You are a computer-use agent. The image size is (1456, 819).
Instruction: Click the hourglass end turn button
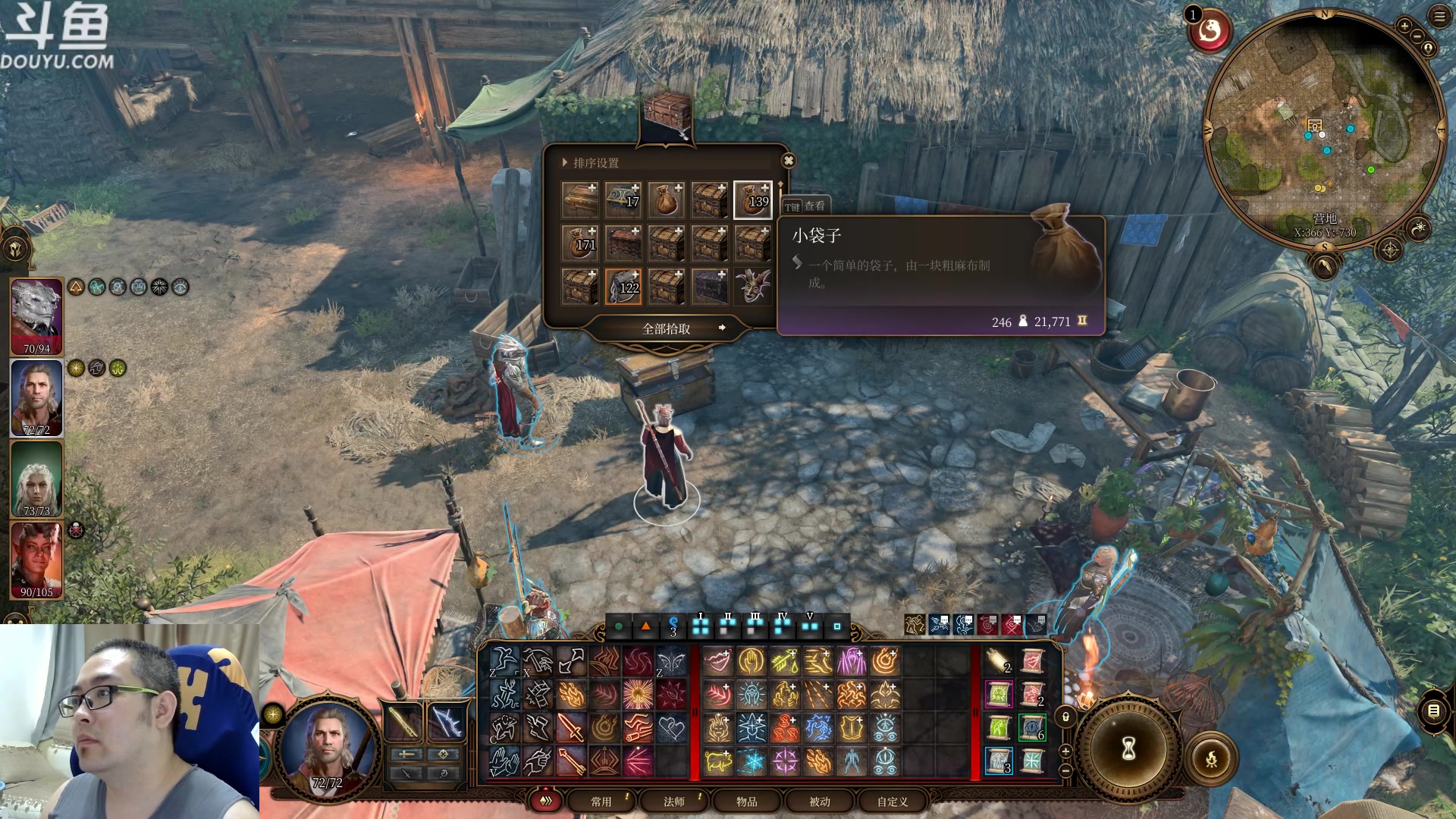[1128, 749]
